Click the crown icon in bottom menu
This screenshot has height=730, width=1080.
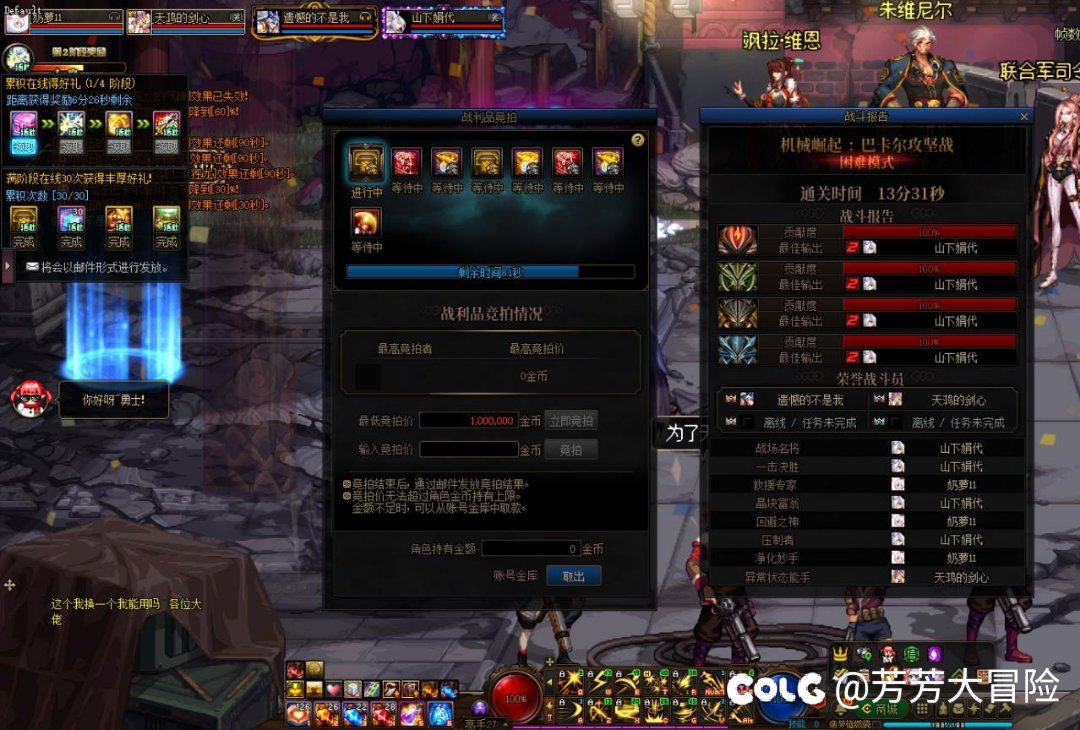pyautogui.click(x=841, y=654)
